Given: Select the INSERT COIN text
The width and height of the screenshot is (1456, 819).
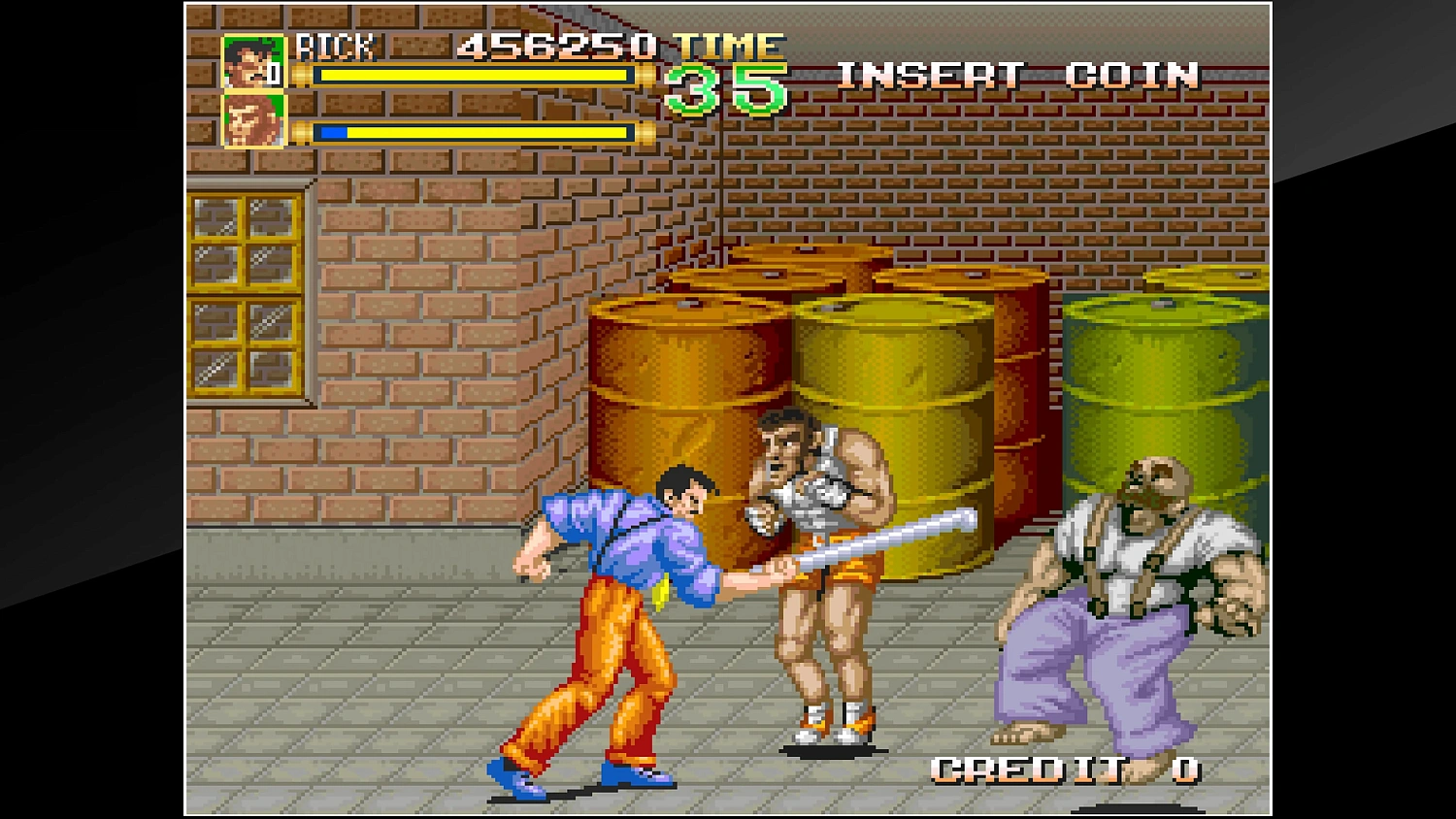Looking at the screenshot, I should pyautogui.click(x=1019, y=75).
